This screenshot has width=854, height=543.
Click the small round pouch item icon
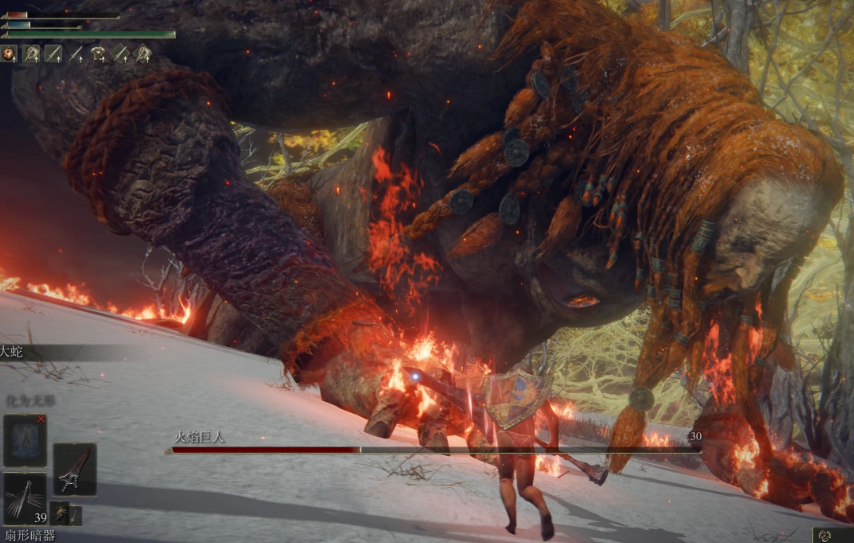60,514
